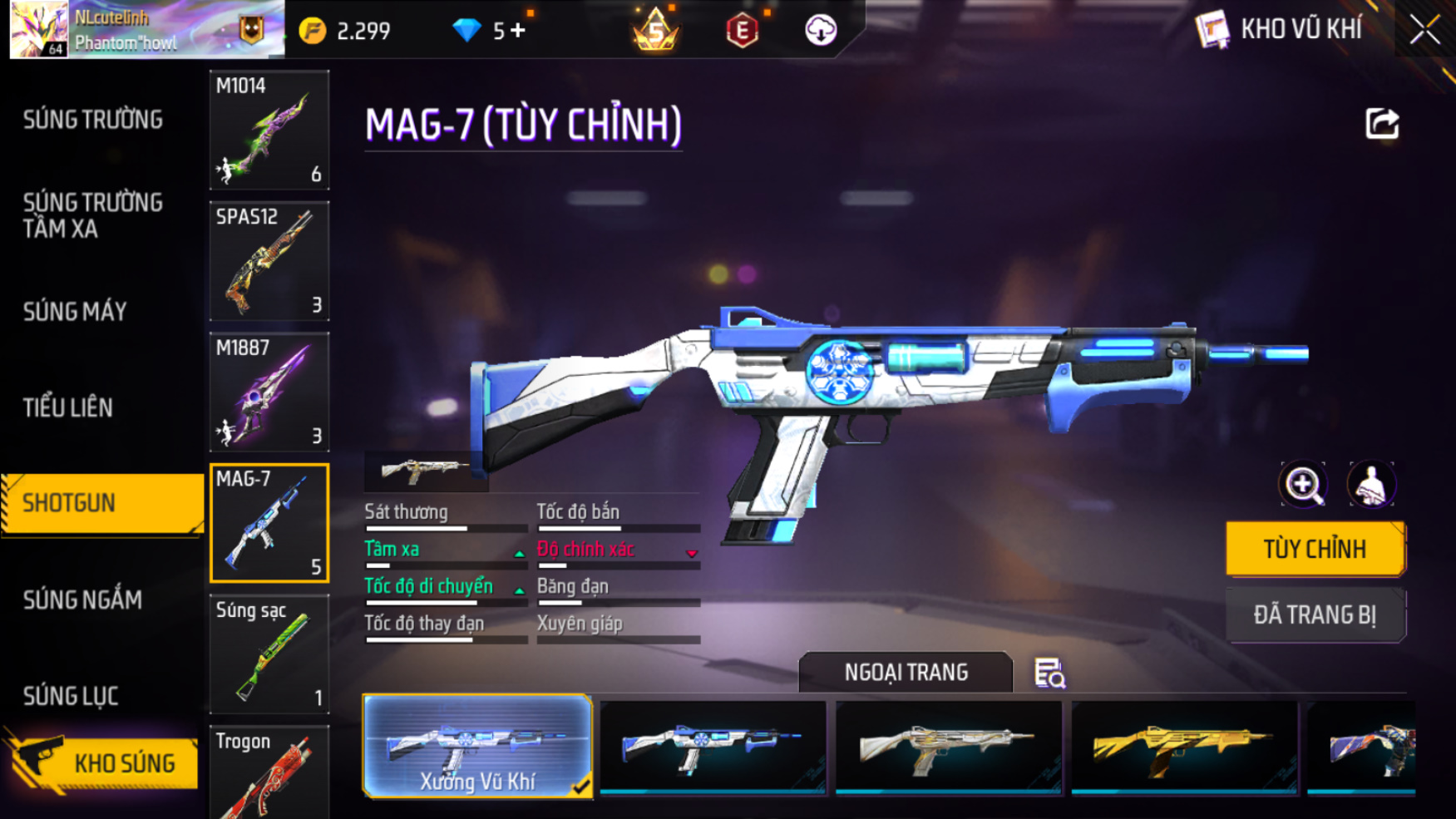The image size is (1456, 819).
Task: Open the Tiểu Liên category
Action: pyautogui.click(x=68, y=407)
